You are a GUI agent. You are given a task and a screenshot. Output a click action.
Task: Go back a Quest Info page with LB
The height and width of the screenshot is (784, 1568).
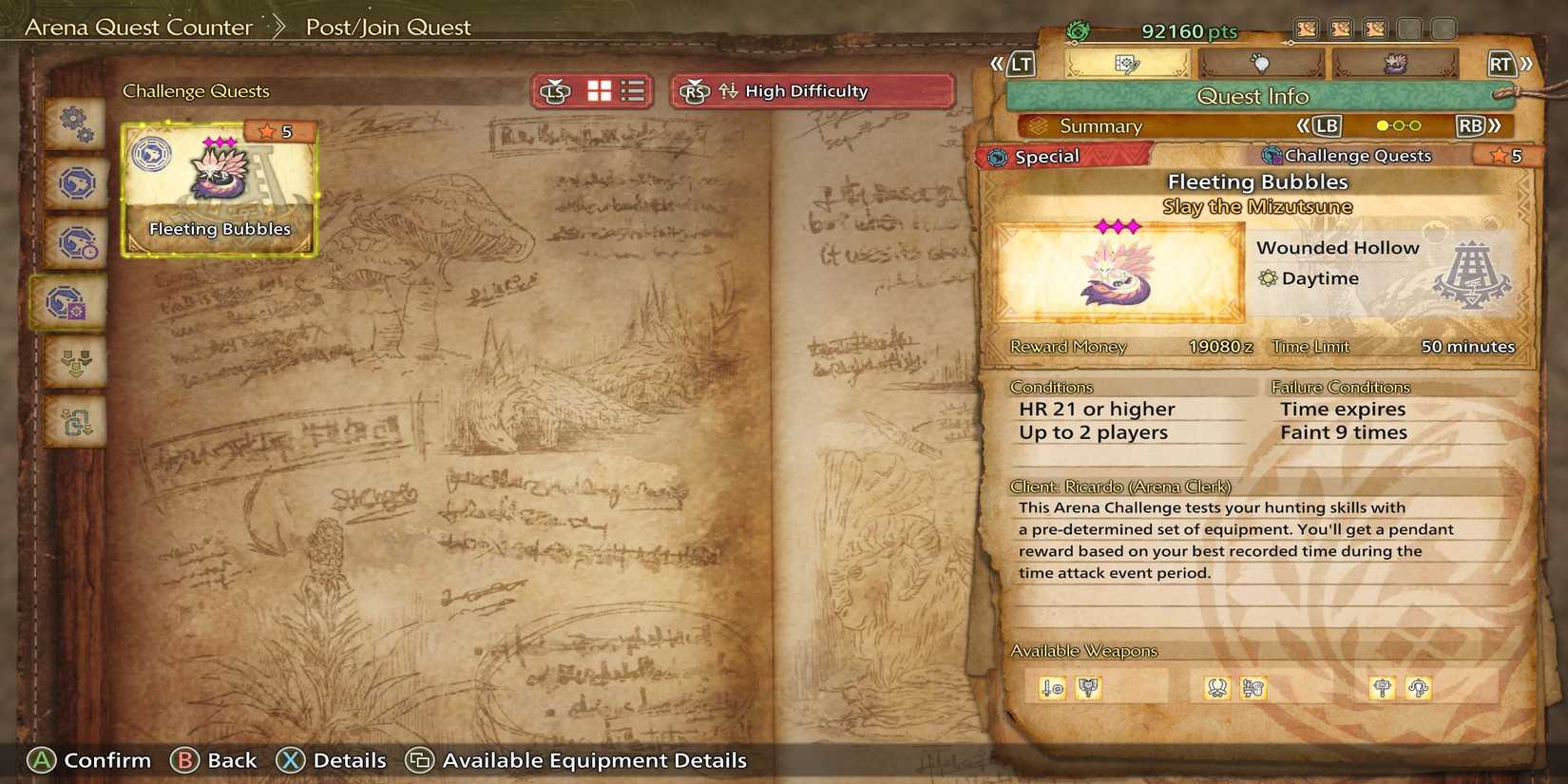click(x=1328, y=124)
